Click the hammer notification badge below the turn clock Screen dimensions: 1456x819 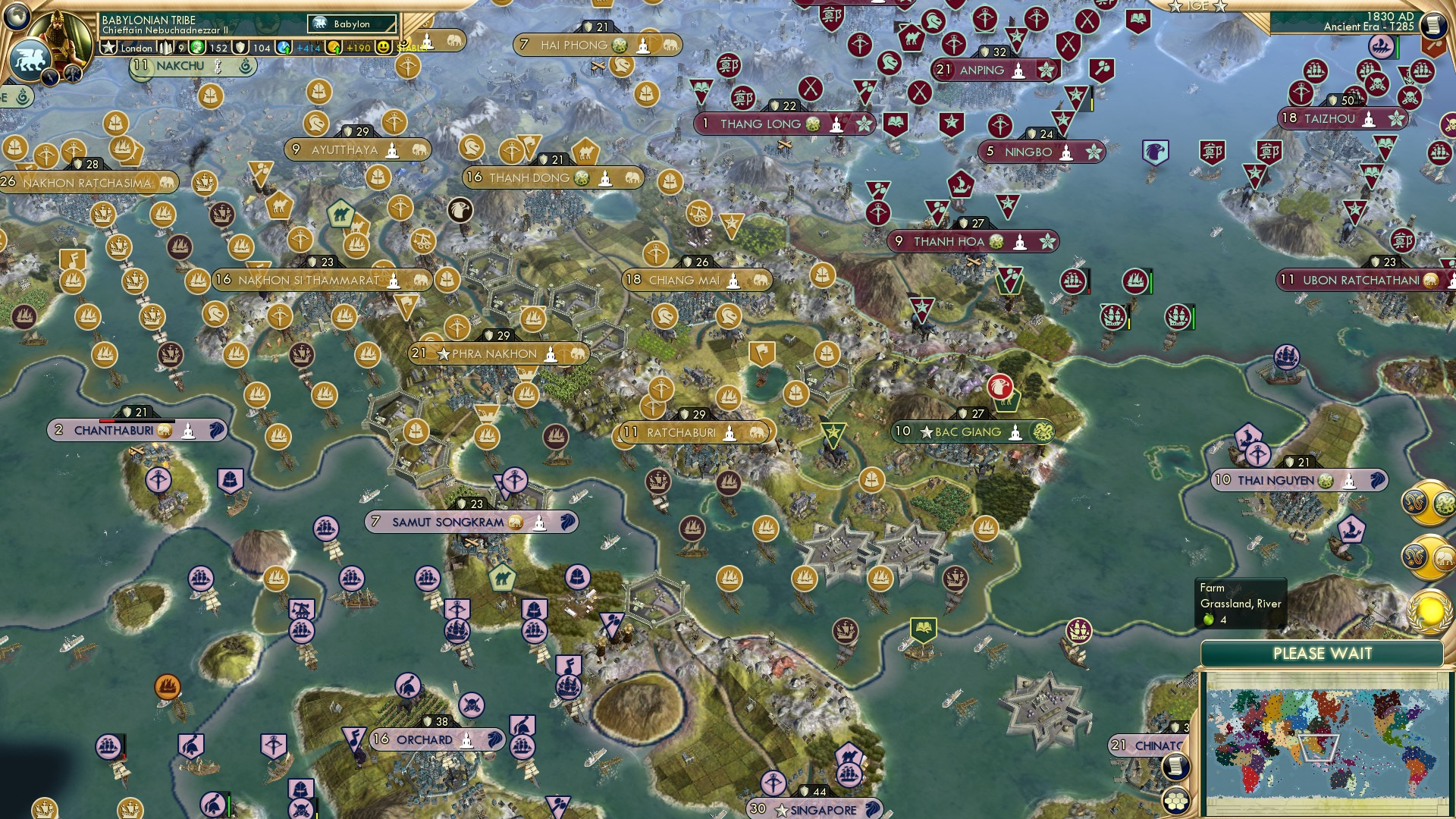click(x=1434, y=46)
